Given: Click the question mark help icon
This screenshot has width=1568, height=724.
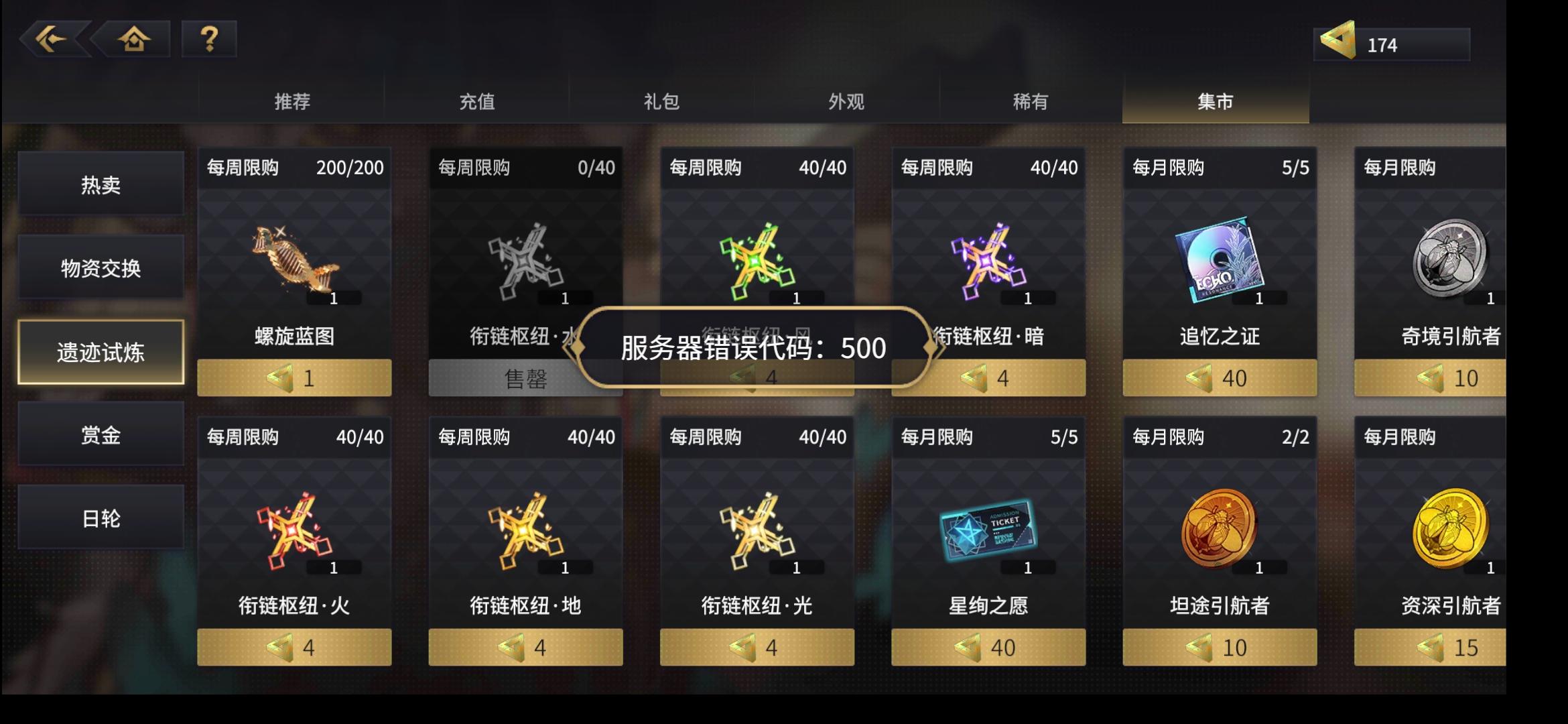Looking at the screenshot, I should click(208, 39).
